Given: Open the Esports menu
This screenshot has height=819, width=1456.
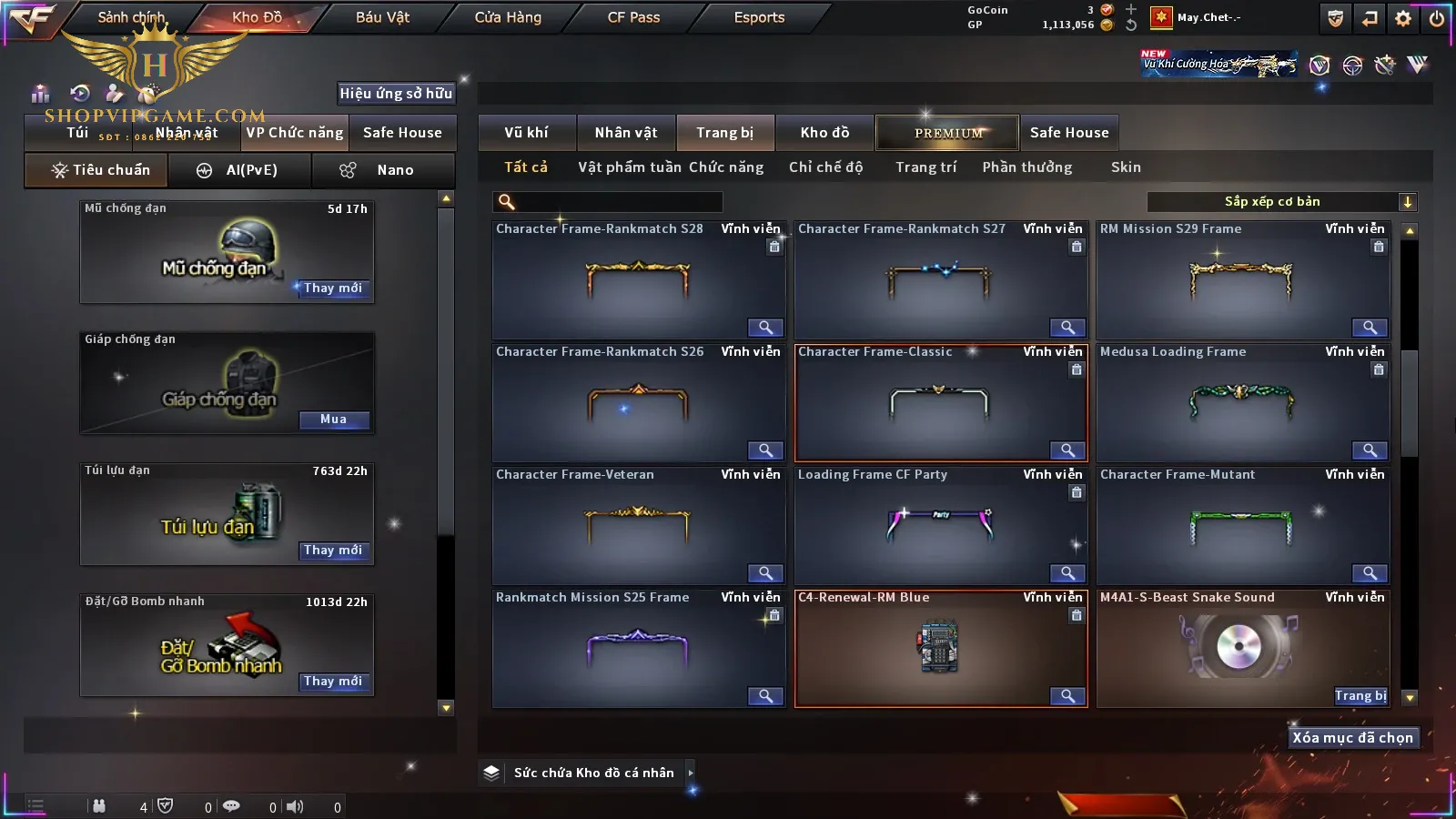Looking at the screenshot, I should [x=759, y=17].
